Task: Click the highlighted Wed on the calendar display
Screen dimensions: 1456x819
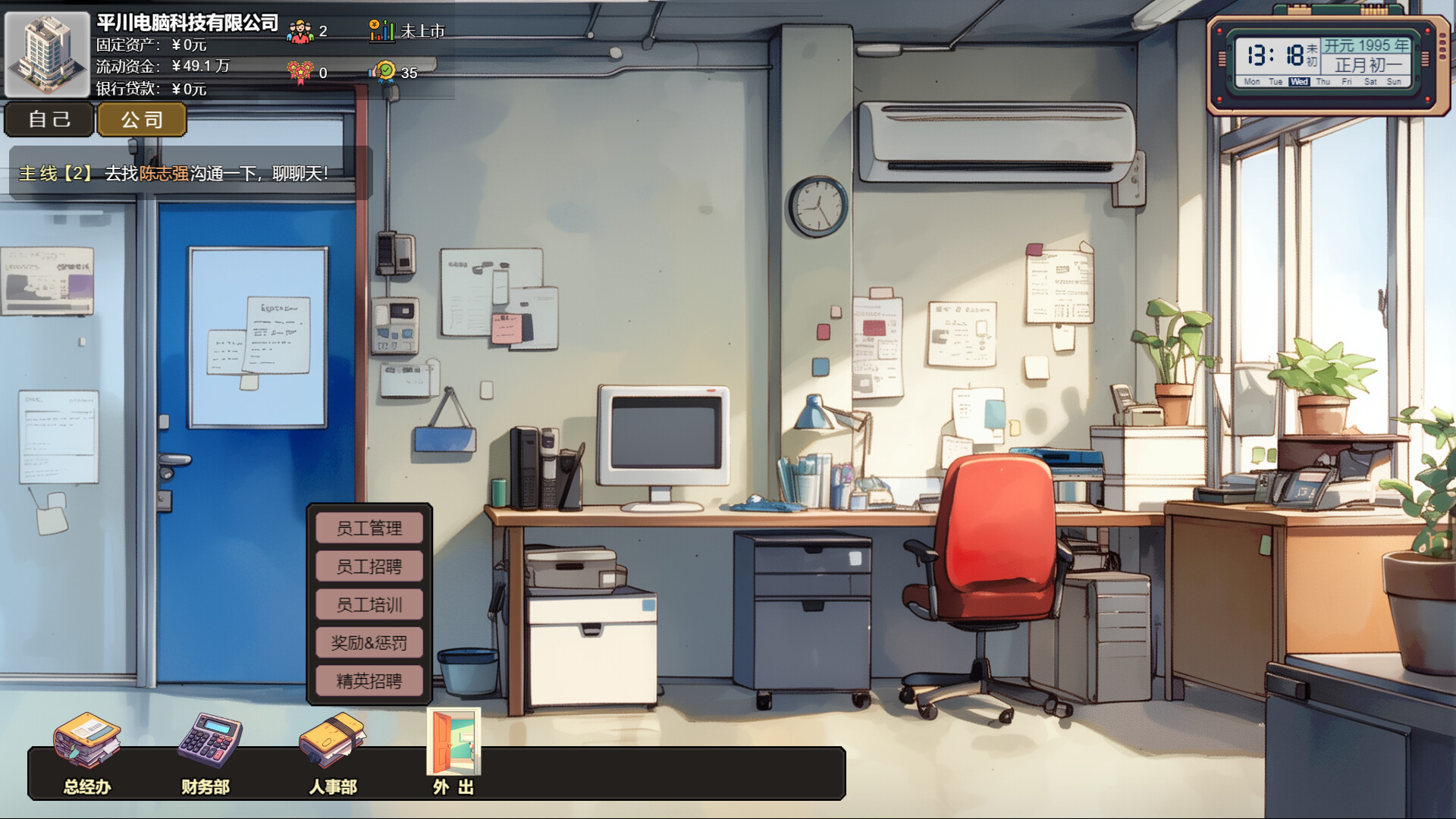Action: click(1299, 82)
